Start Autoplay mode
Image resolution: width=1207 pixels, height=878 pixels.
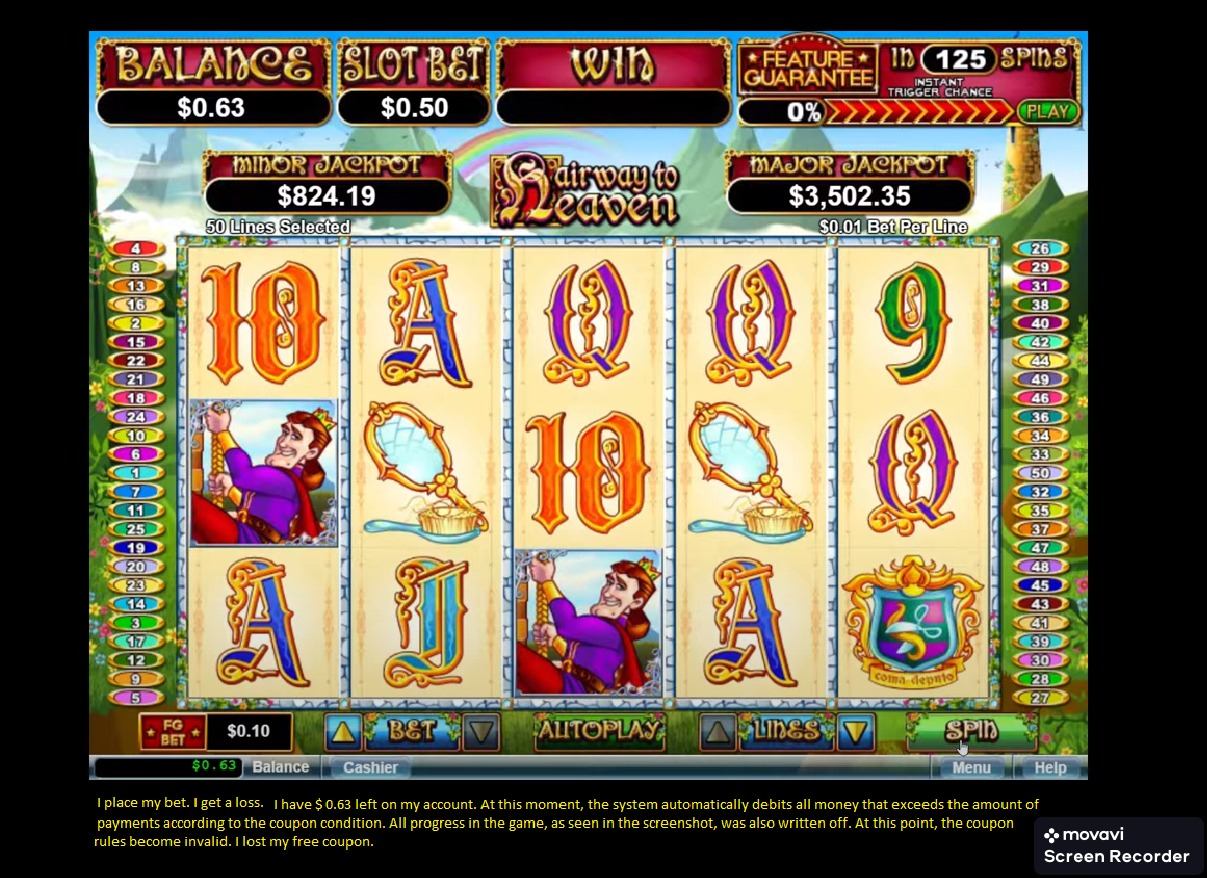tap(599, 731)
